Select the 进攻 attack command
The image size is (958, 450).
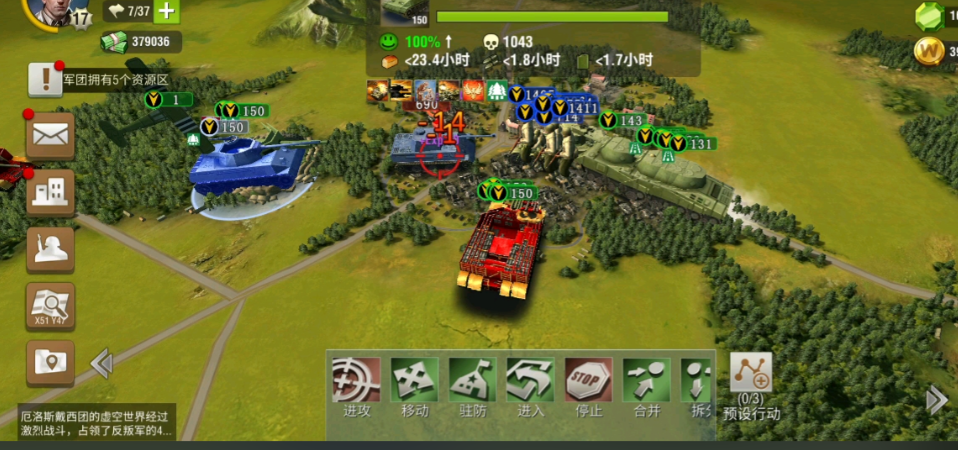click(x=357, y=386)
